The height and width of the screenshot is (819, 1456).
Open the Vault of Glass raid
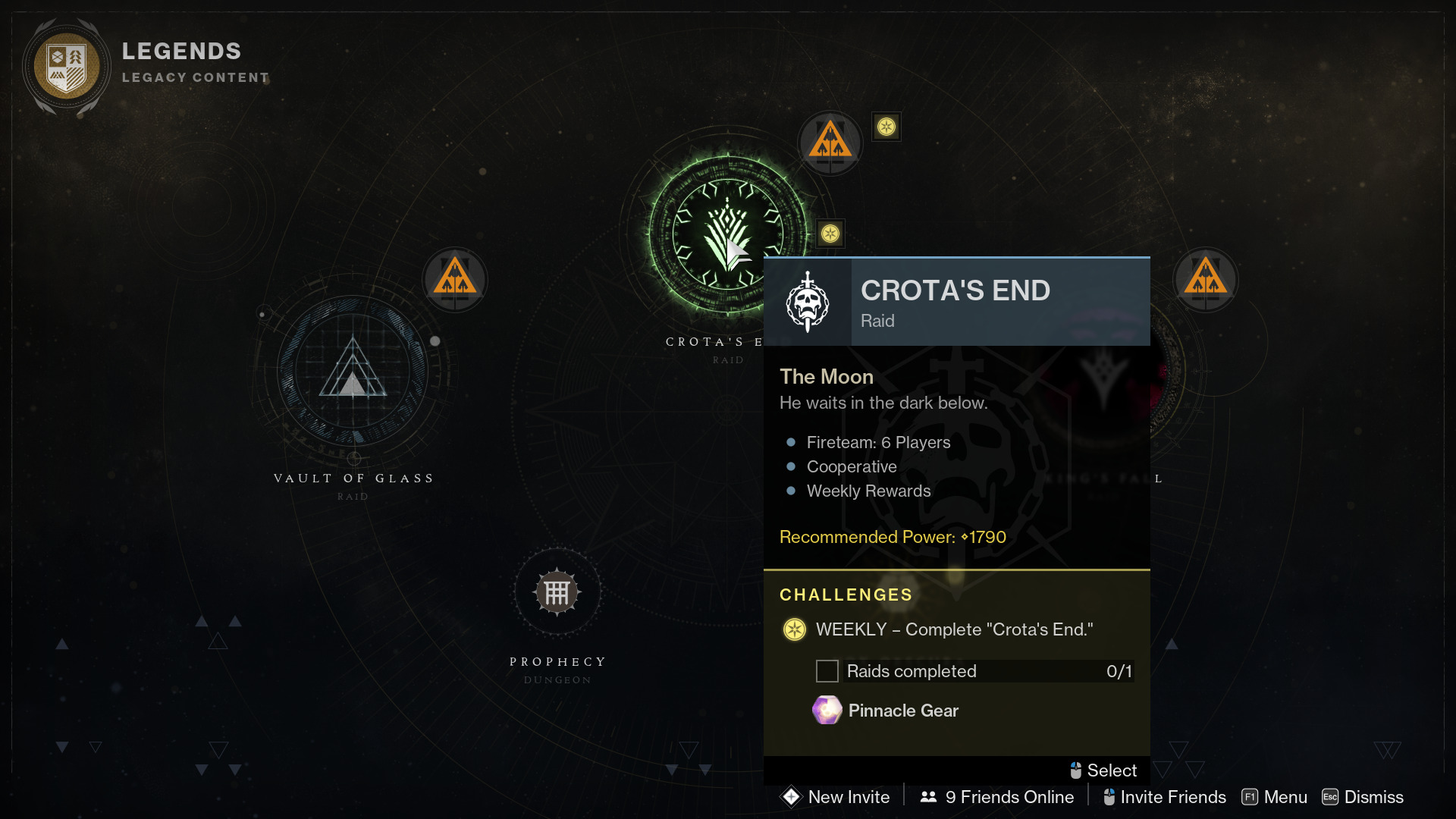pos(353,372)
